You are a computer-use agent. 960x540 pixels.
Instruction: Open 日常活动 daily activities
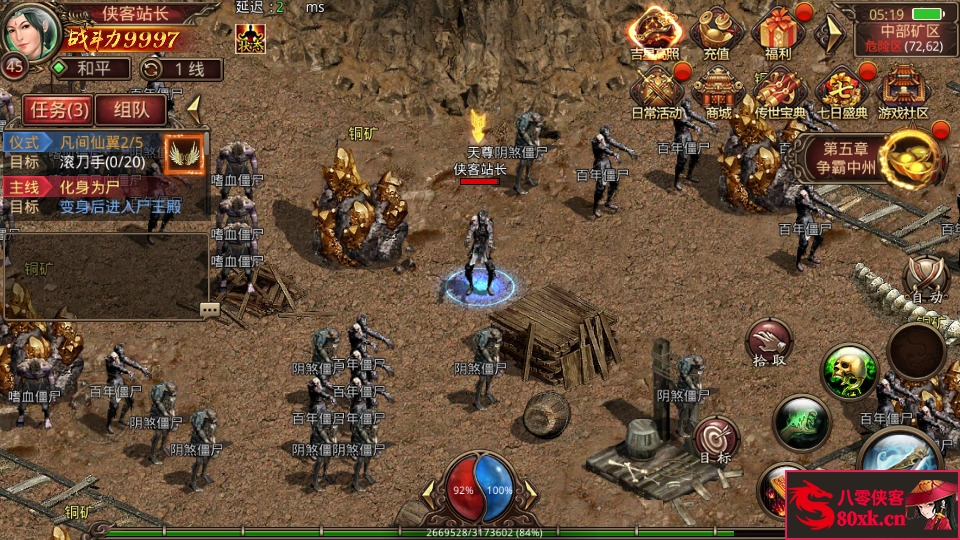(658, 92)
